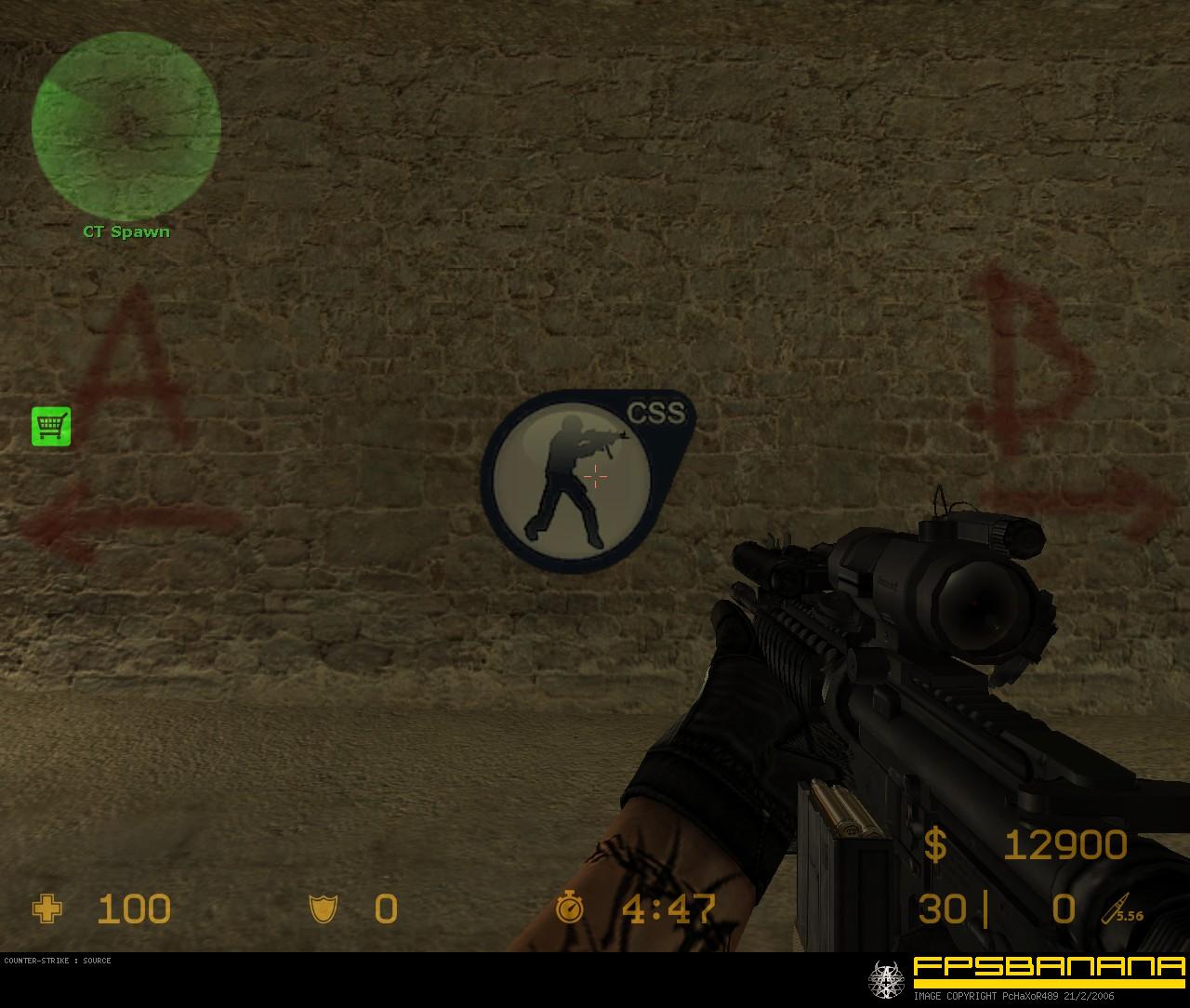Click the crosshair on the spray
Image resolution: width=1190 pixels, height=1008 pixels.
(595, 477)
